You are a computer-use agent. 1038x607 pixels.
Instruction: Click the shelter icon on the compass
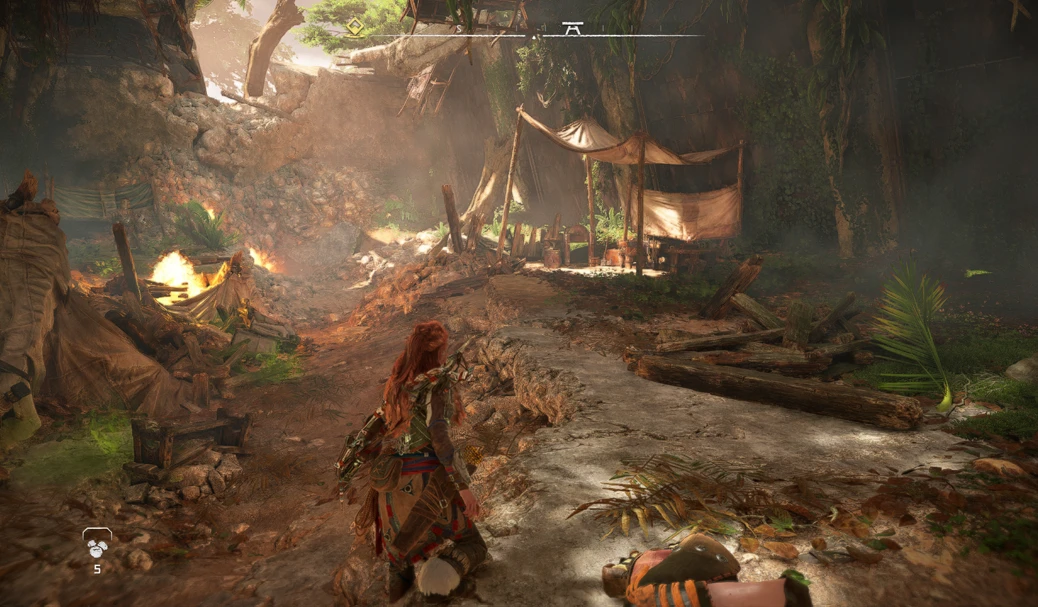tap(572, 28)
